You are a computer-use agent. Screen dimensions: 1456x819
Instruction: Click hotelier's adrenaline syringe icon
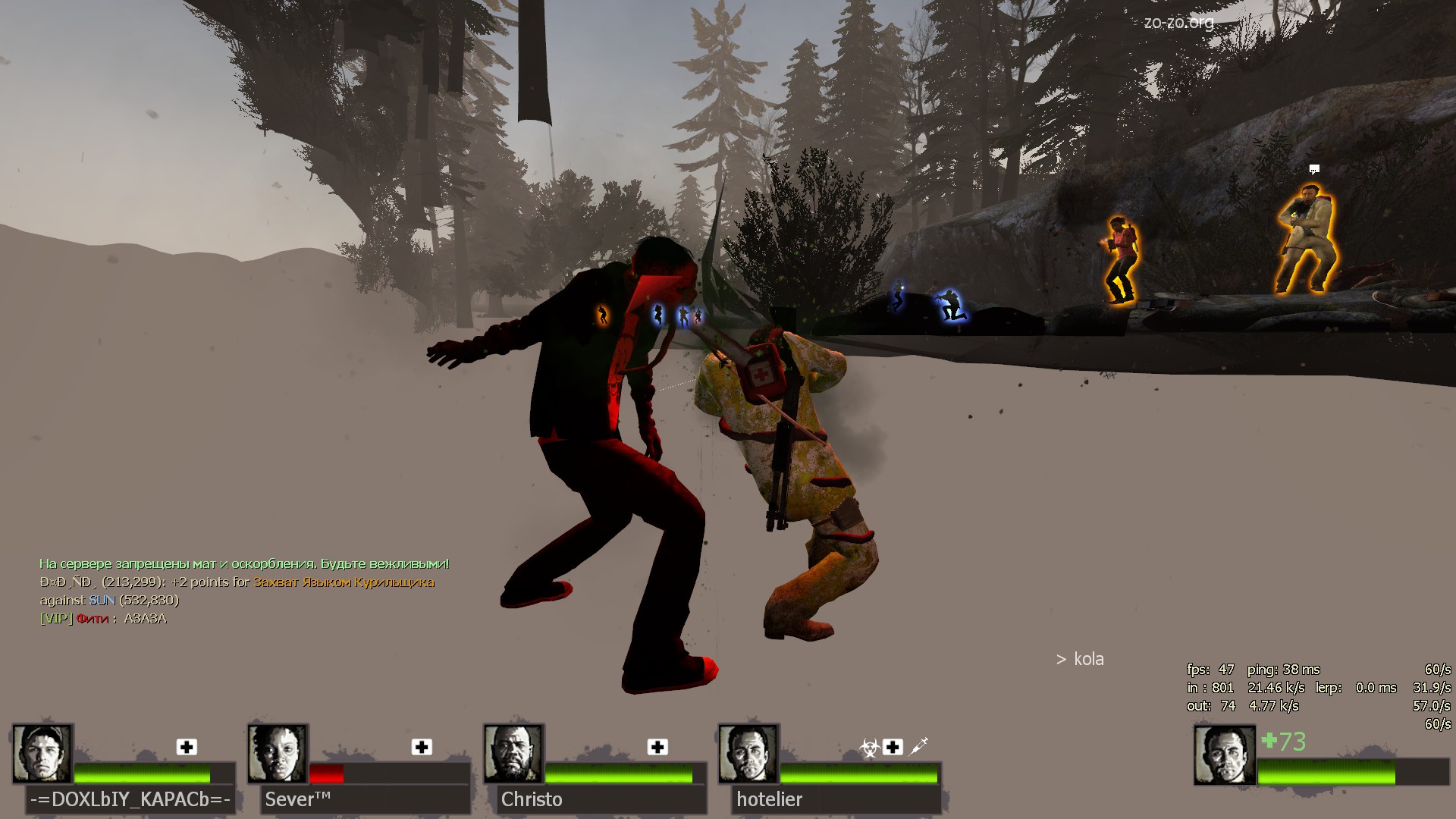tap(918, 747)
